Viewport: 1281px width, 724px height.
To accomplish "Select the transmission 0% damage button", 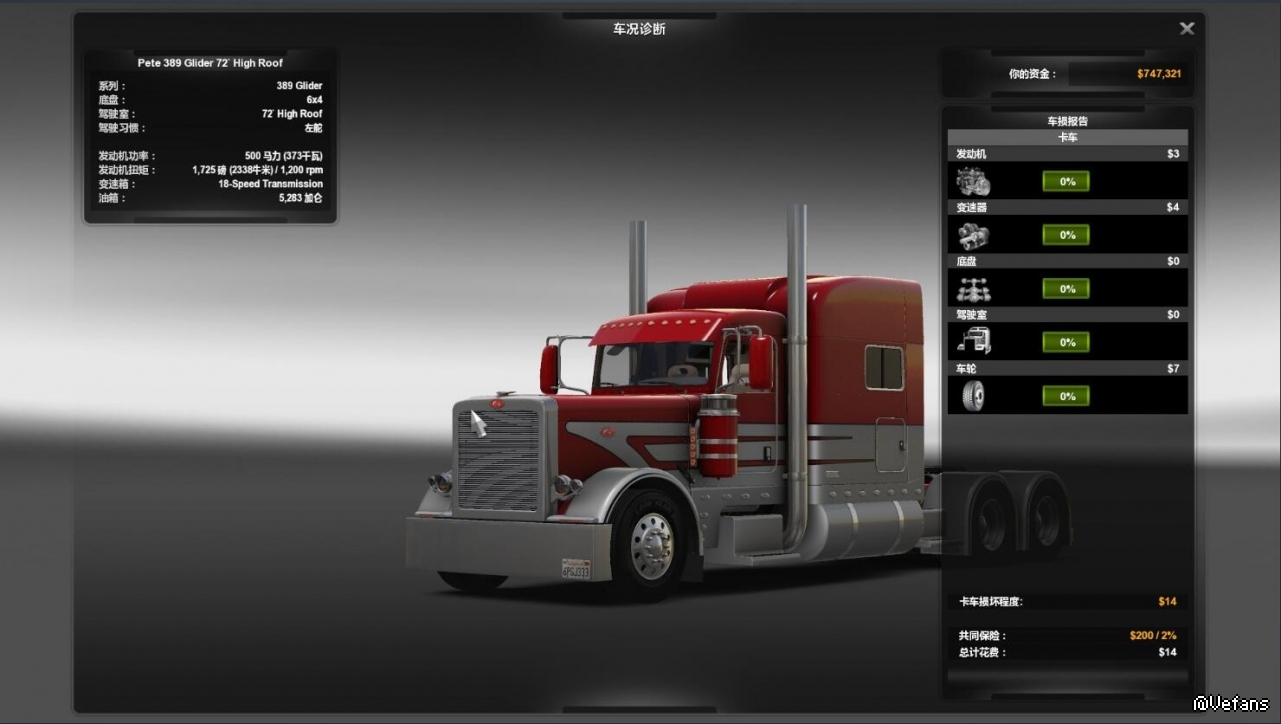I will click(x=1066, y=235).
